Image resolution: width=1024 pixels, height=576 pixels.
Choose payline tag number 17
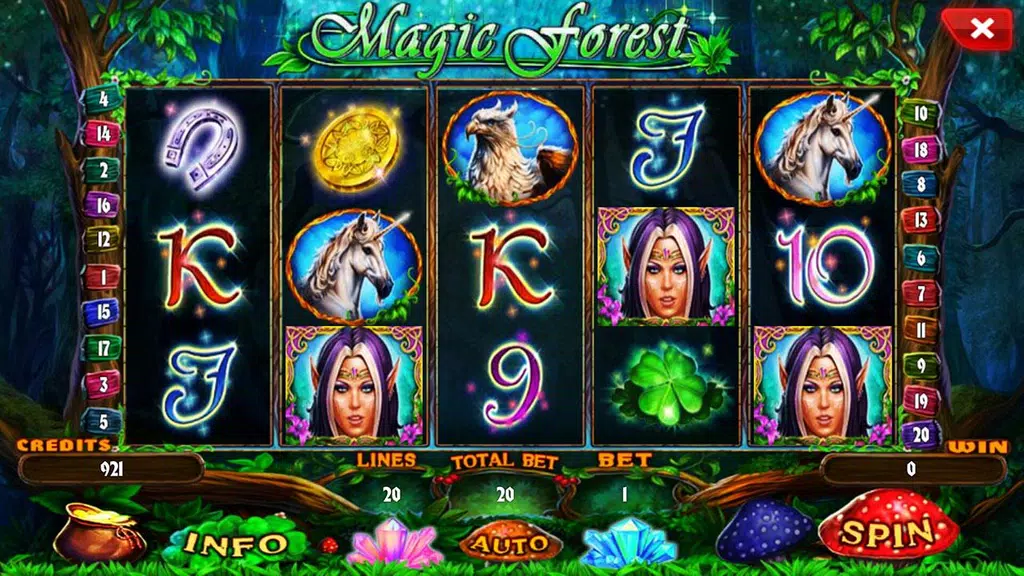[102, 348]
